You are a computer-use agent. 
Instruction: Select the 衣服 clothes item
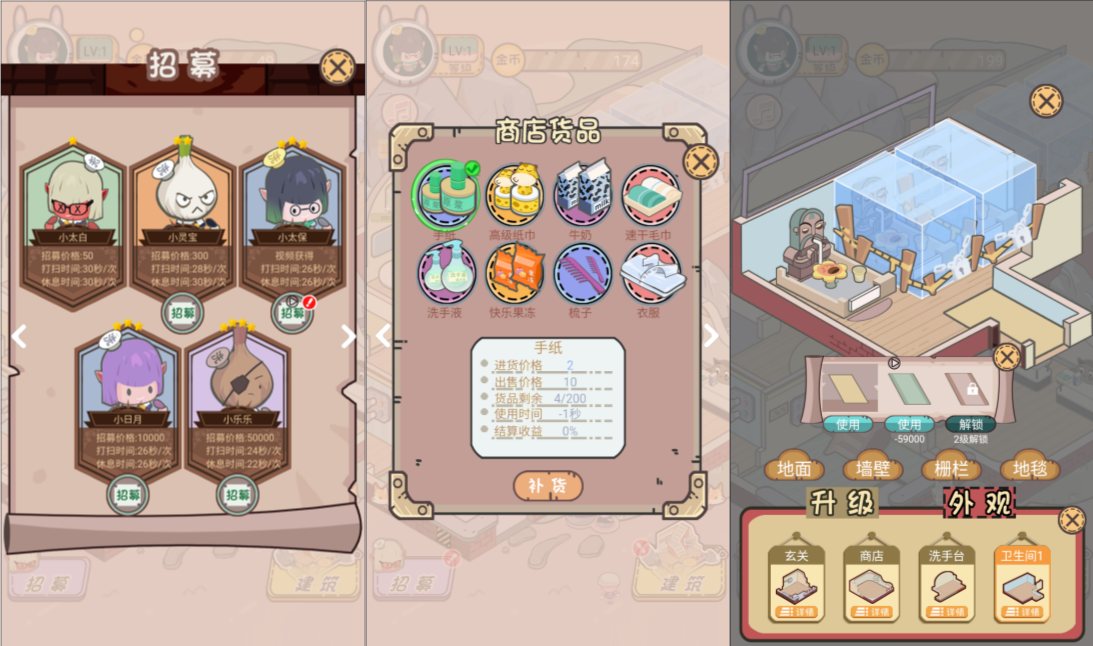(652, 274)
